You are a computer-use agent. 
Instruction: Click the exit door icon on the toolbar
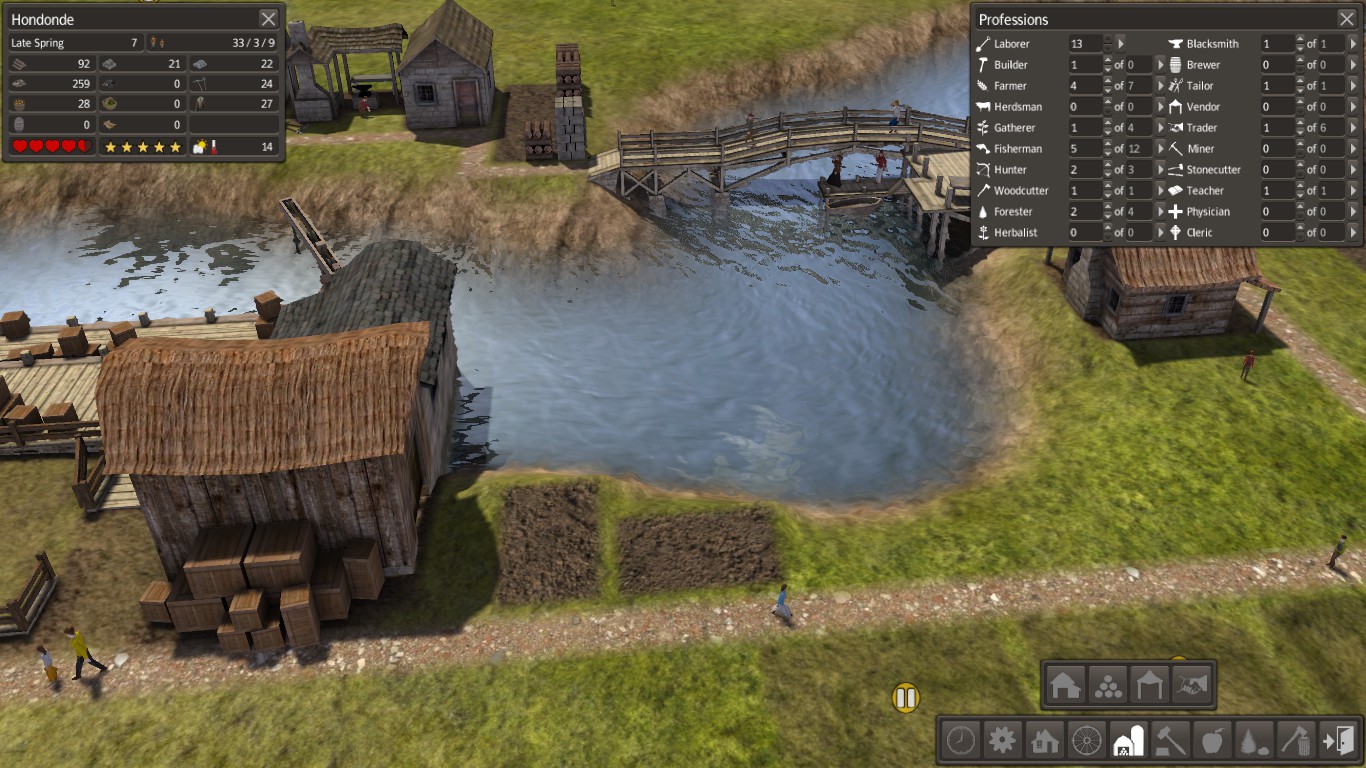[x=1338, y=741]
